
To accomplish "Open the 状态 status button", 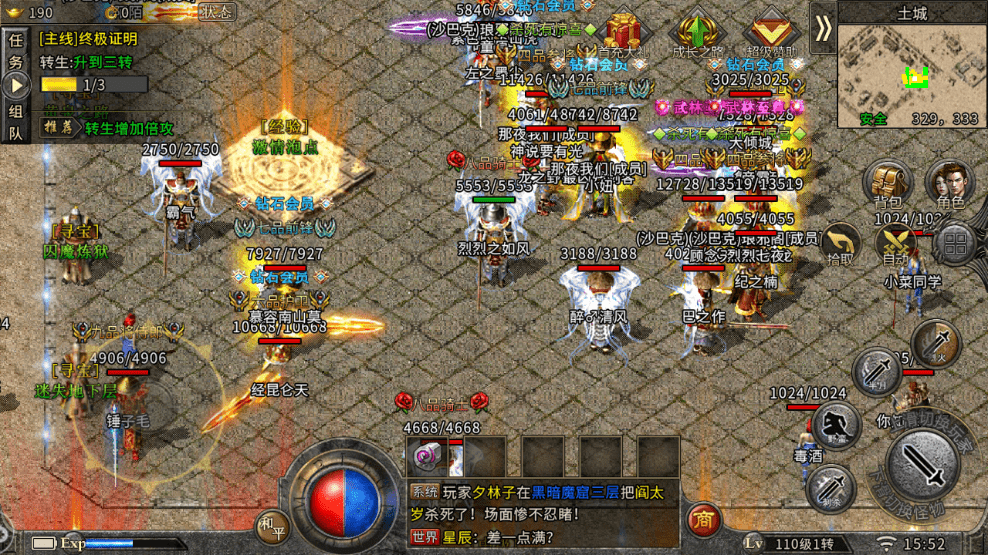I will (217, 12).
